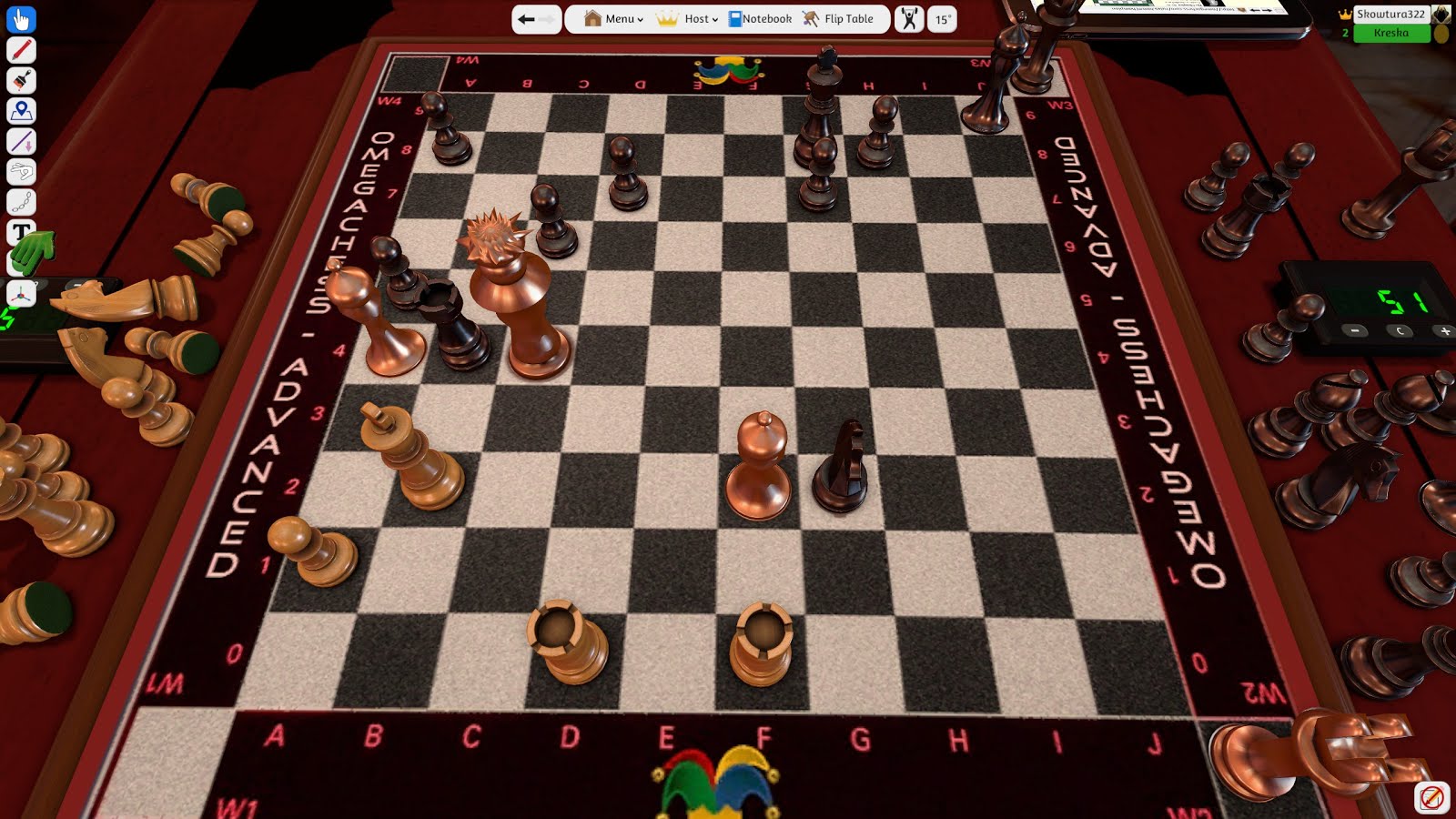Select the Line tool in the sidebar

(x=19, y=141)
